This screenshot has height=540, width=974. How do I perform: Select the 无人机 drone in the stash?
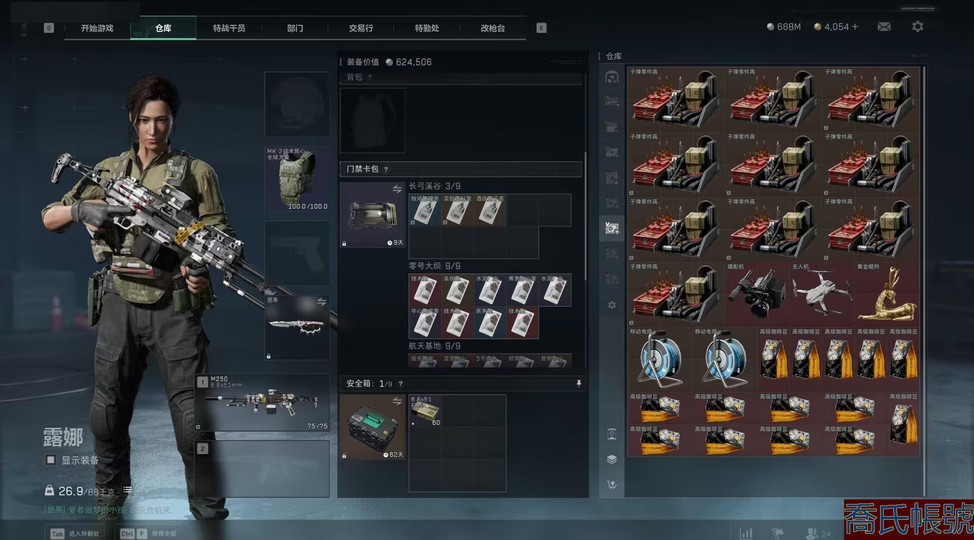coord(822,292)
